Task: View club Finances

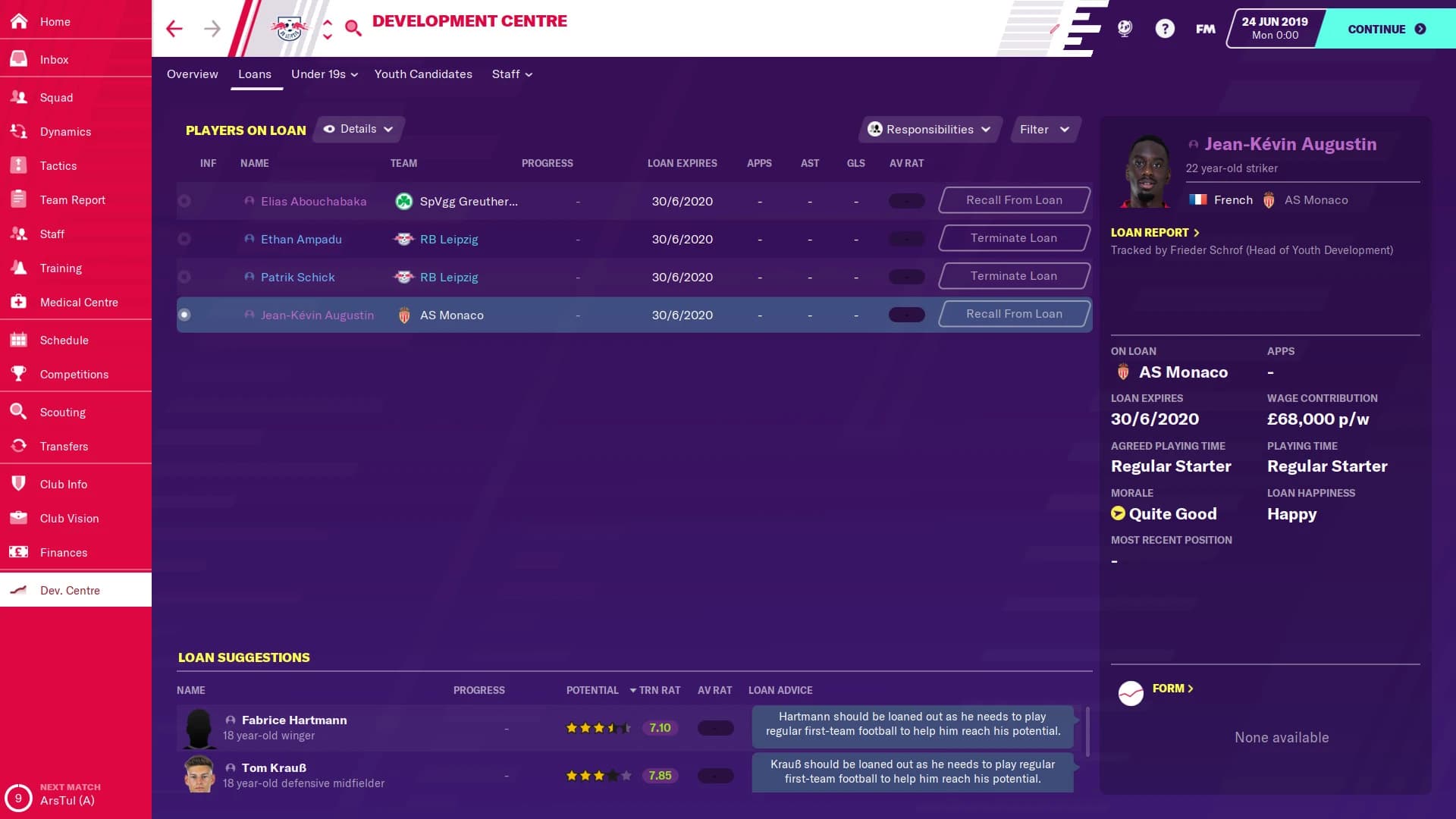Action: coord(62,552)
